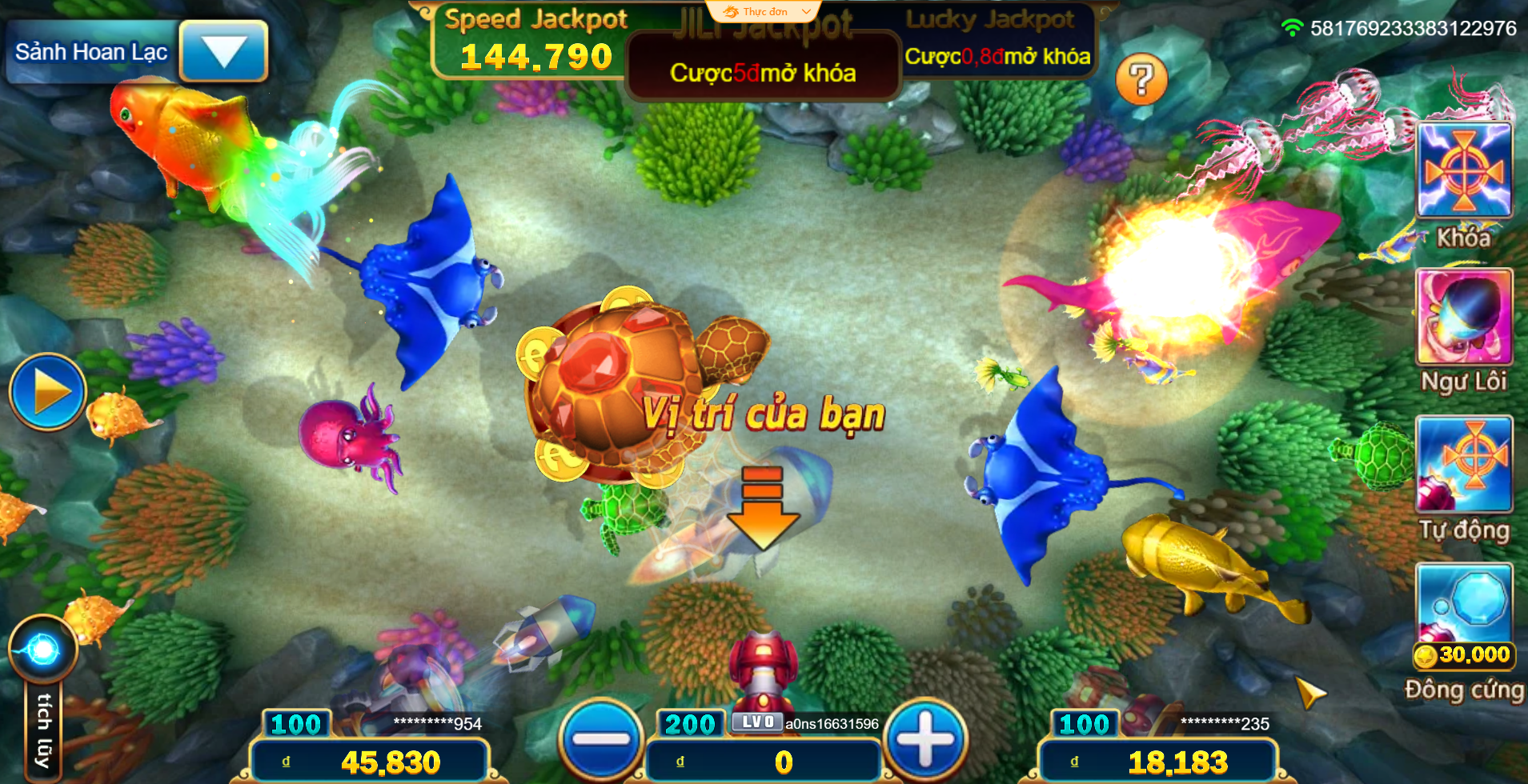Toggle the Tự động auto-fire skill
Image resolution: width=1528 pixels, height=784 pixels.
[x=1464, y=464]
